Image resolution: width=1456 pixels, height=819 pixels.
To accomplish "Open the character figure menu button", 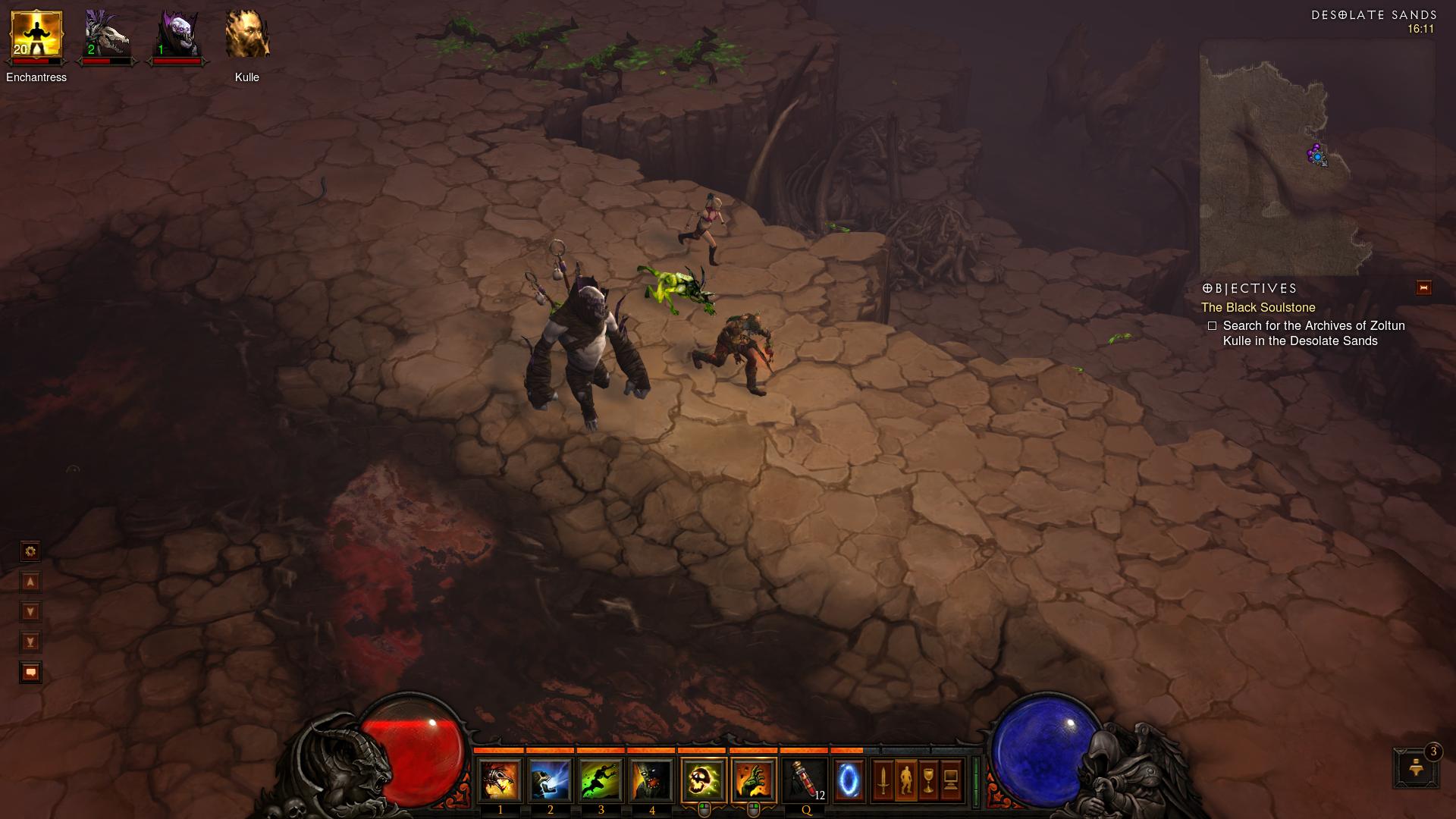I will (905, 780).
